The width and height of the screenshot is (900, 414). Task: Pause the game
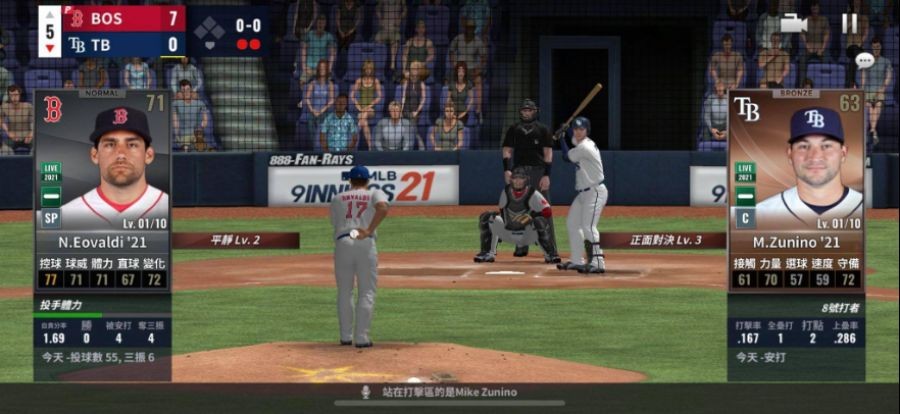[849, 23]
